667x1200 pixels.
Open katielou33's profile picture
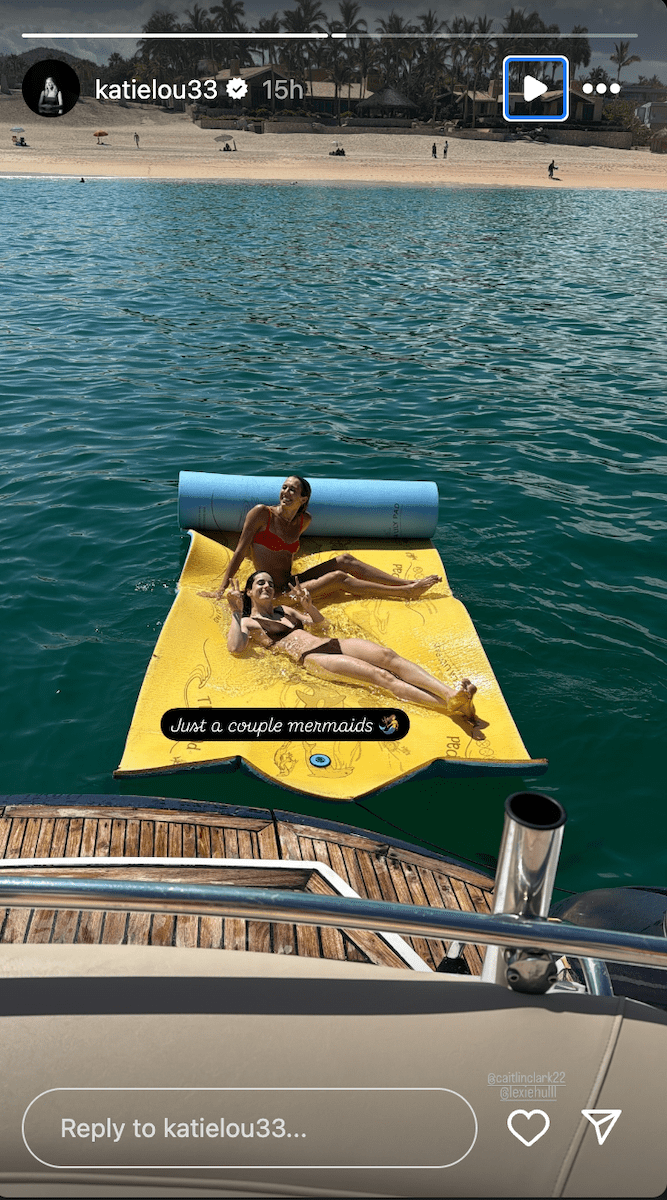pos(51,89)
